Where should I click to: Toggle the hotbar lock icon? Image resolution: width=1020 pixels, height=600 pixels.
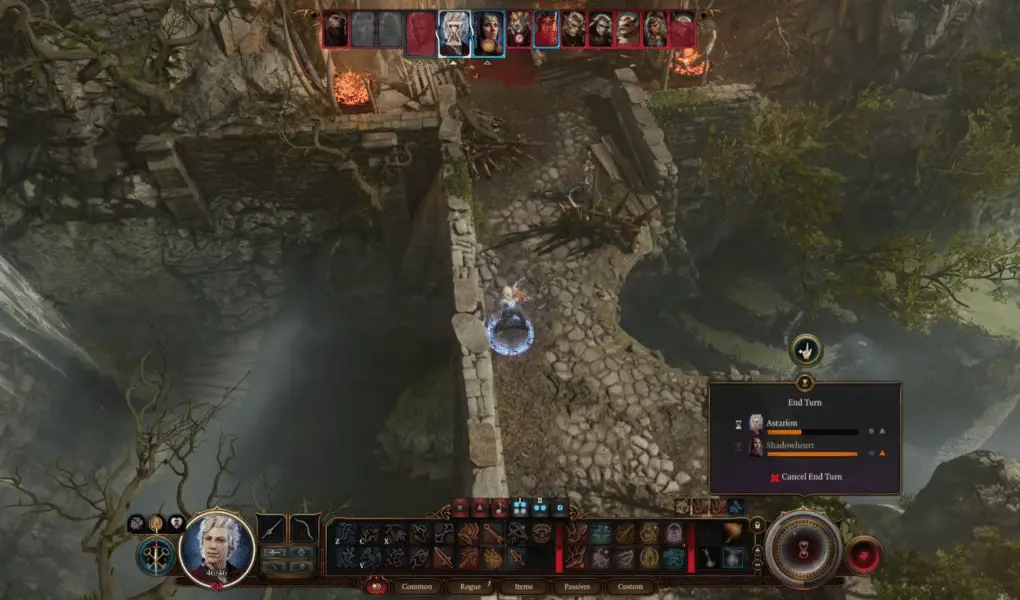(x=756, y=524)
